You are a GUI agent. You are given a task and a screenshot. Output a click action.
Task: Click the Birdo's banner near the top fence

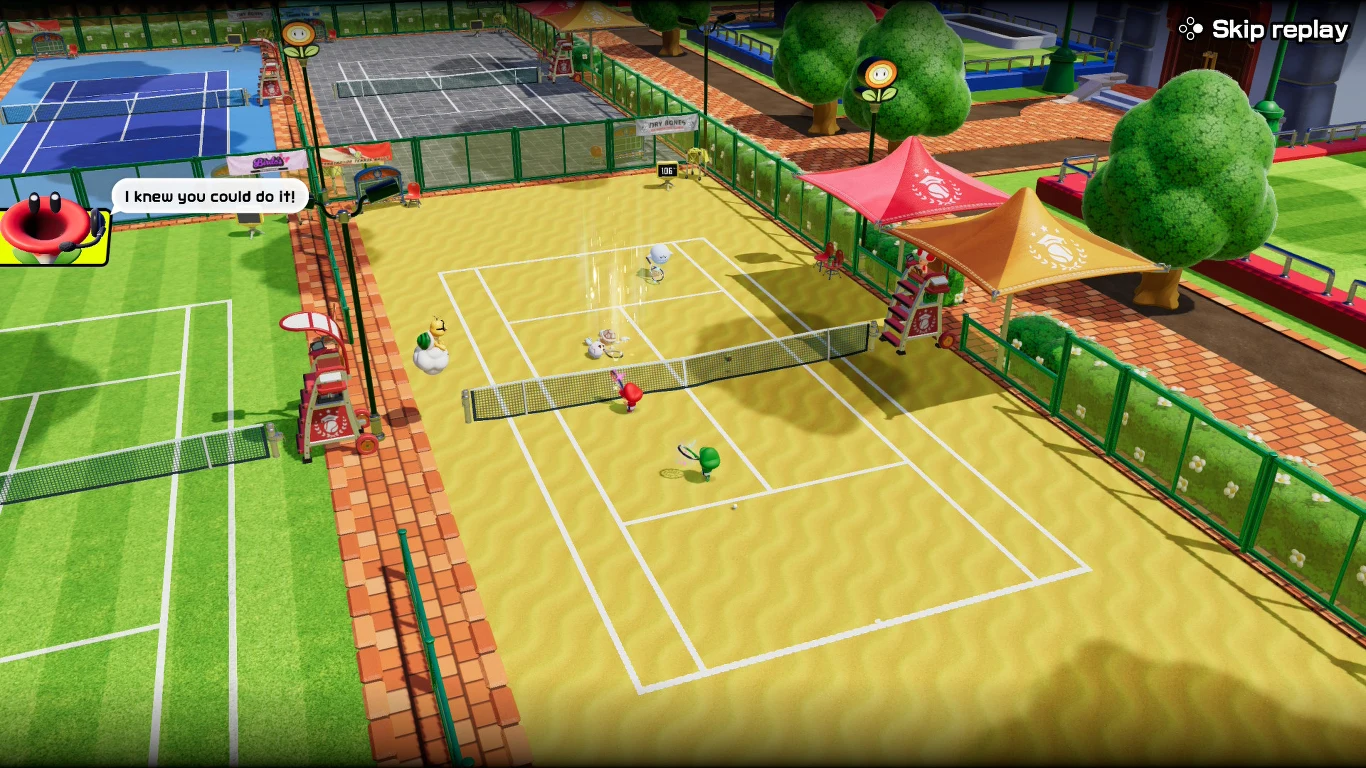(x=268, y=162)
